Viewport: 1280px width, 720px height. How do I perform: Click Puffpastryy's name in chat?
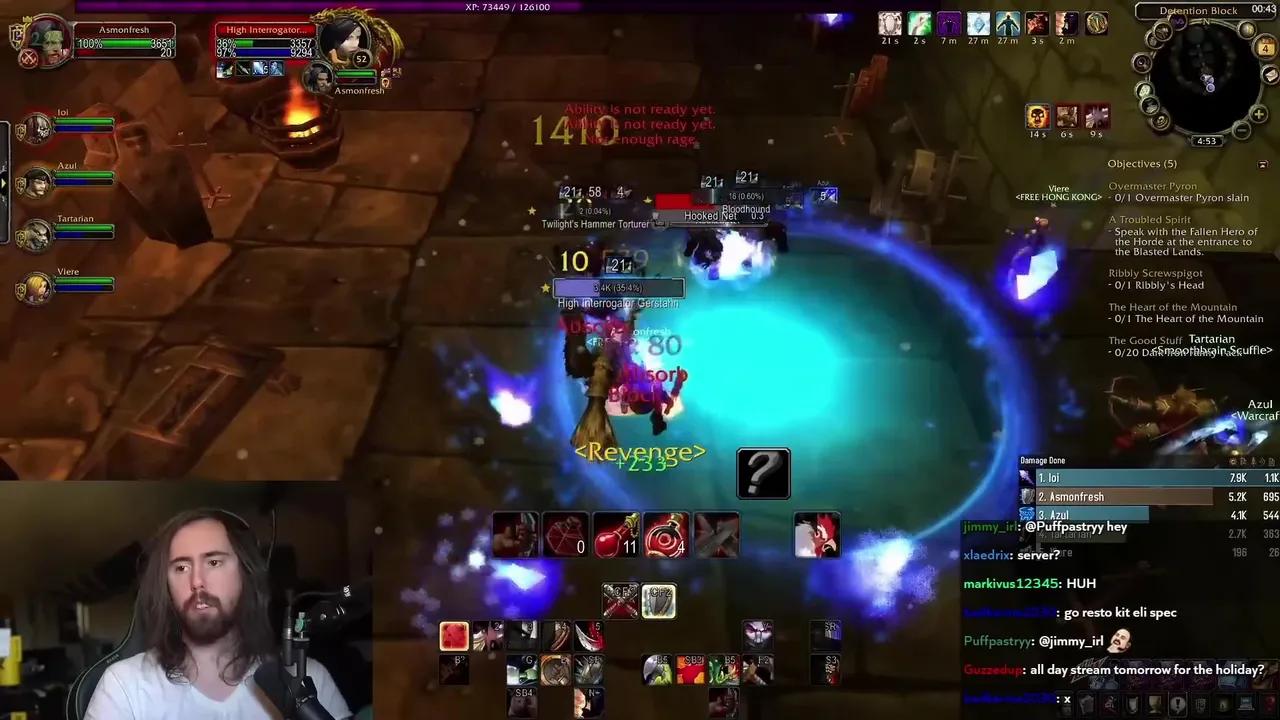click(997, 640)
